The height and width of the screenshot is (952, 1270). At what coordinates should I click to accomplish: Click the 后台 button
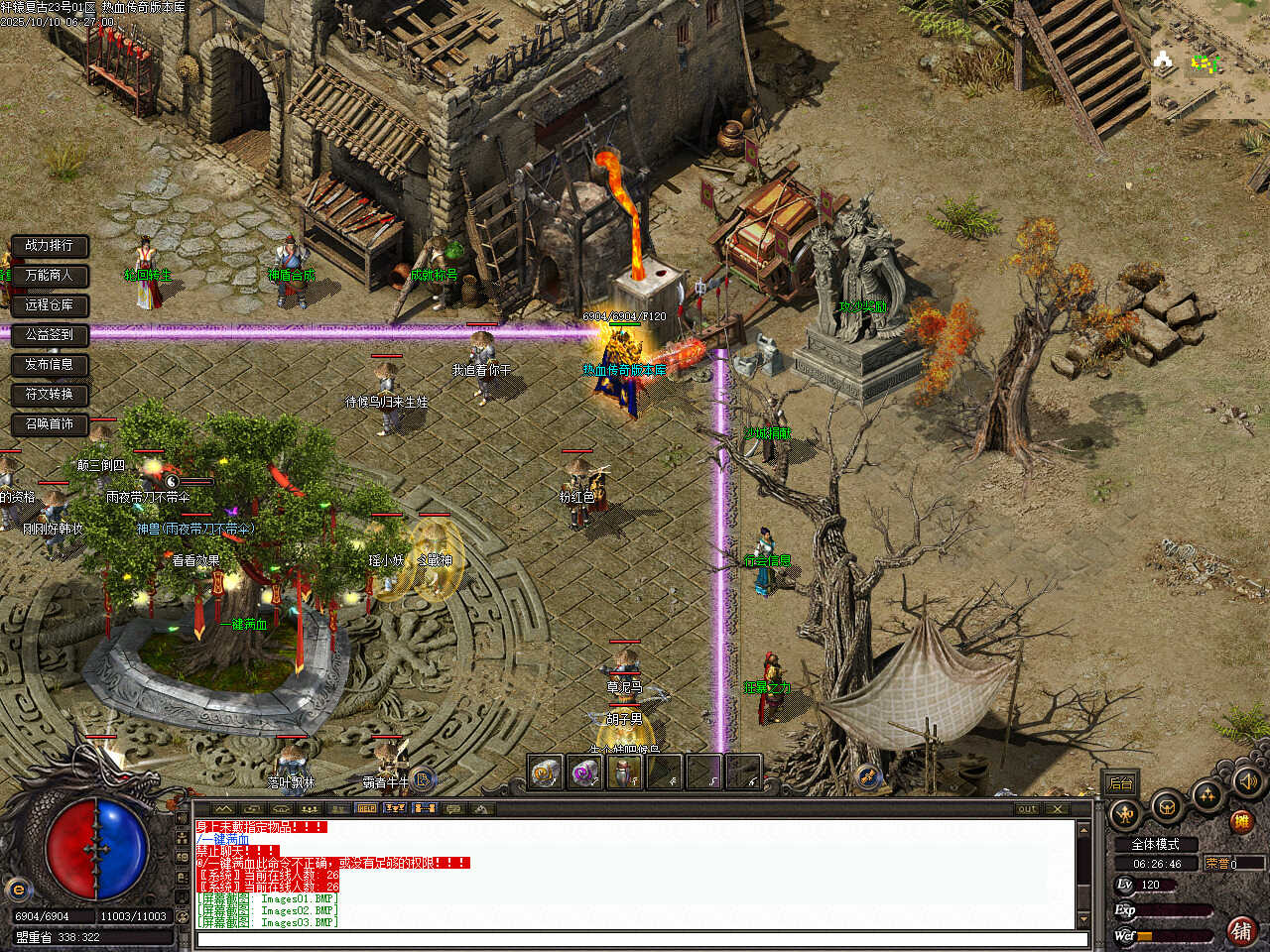(x=1121, y=783)
